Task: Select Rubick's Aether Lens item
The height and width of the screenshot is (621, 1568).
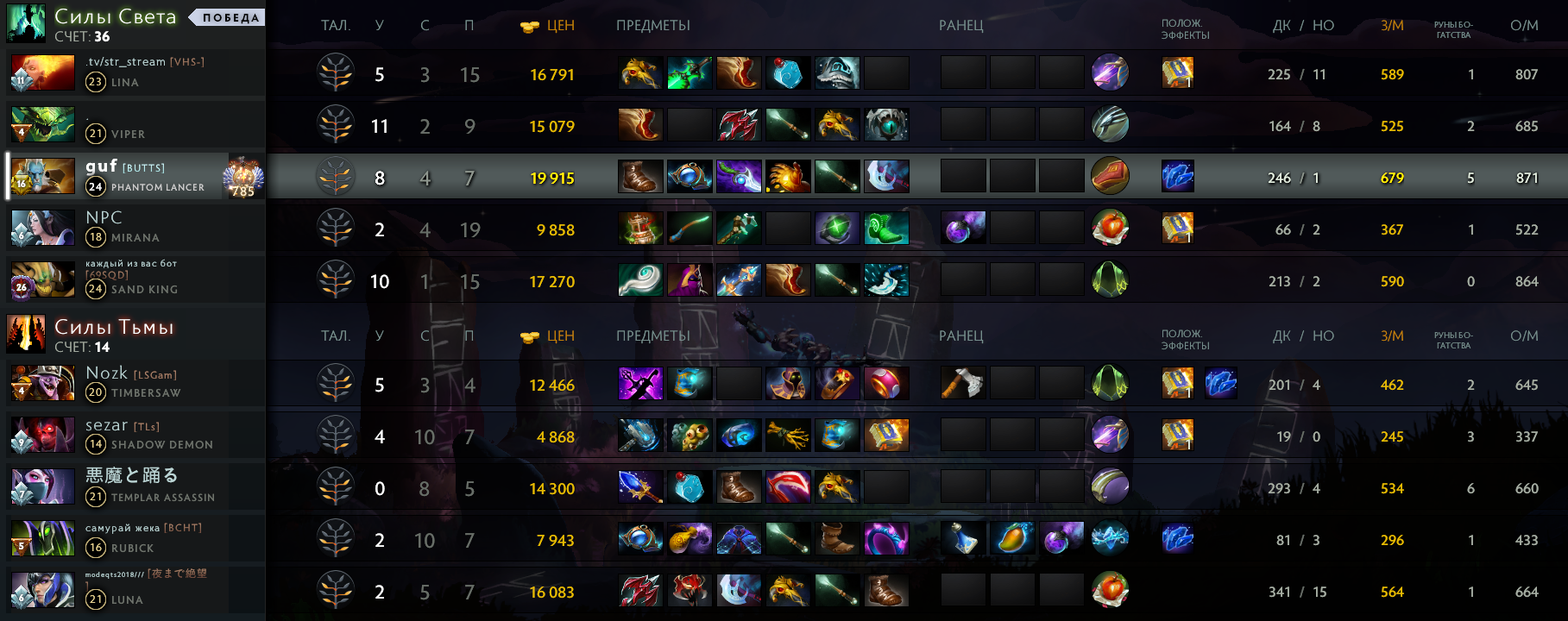Action: (x=640, y=539)
